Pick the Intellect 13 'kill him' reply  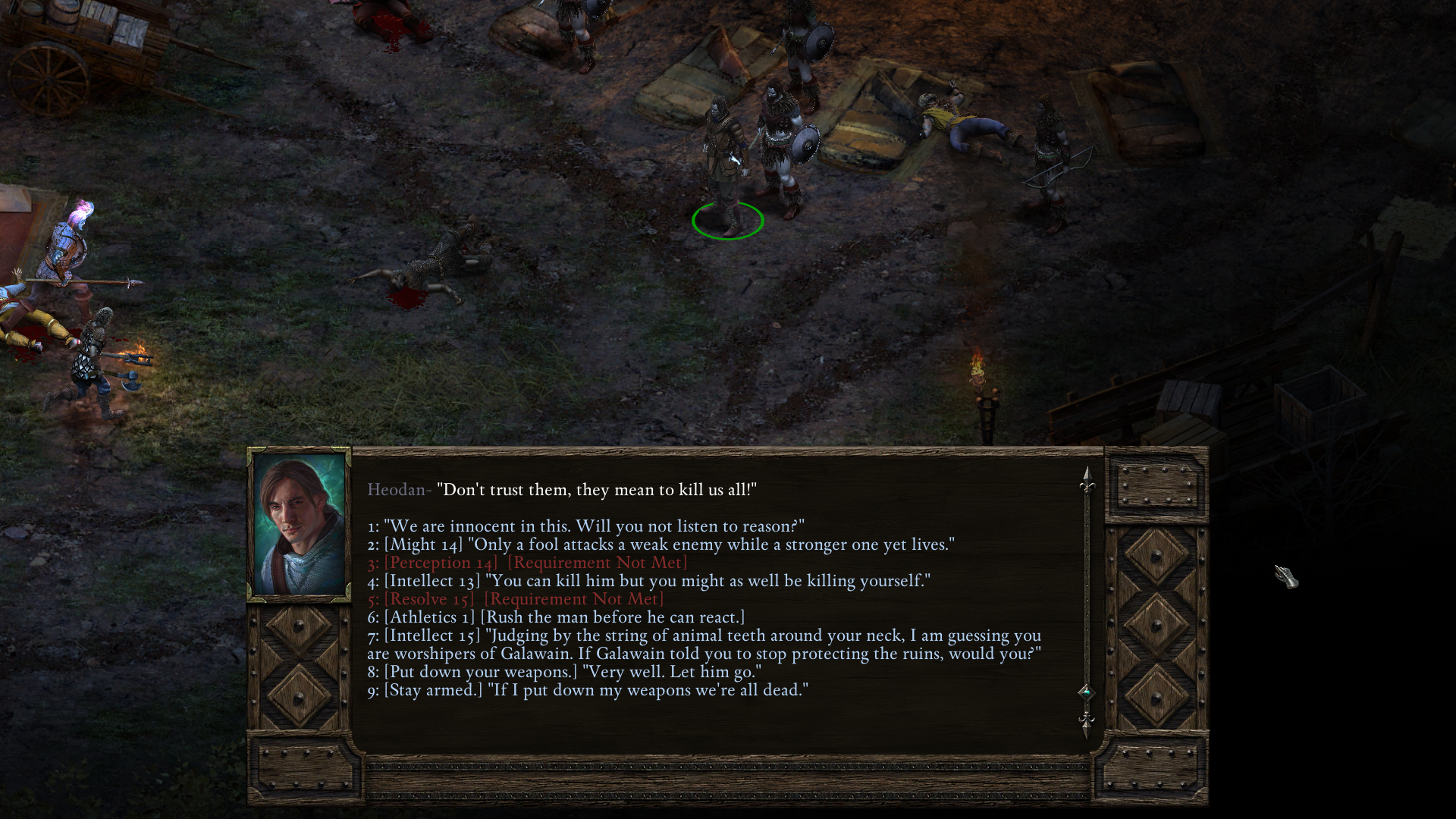(648, 581)
